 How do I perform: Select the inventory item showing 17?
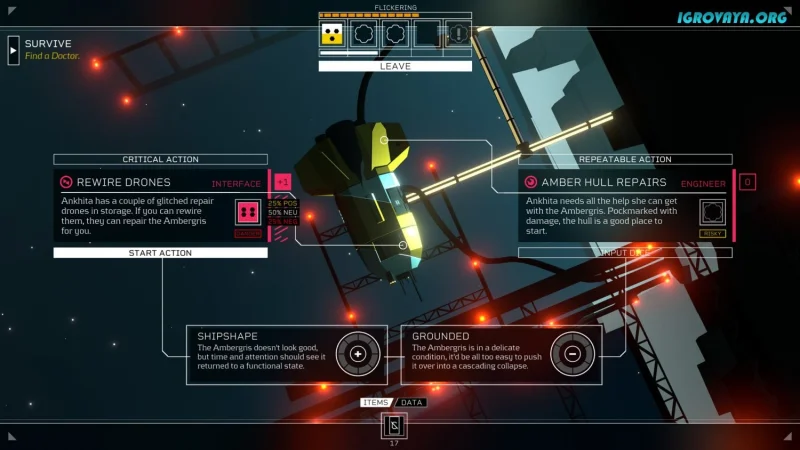pos(393,425)
